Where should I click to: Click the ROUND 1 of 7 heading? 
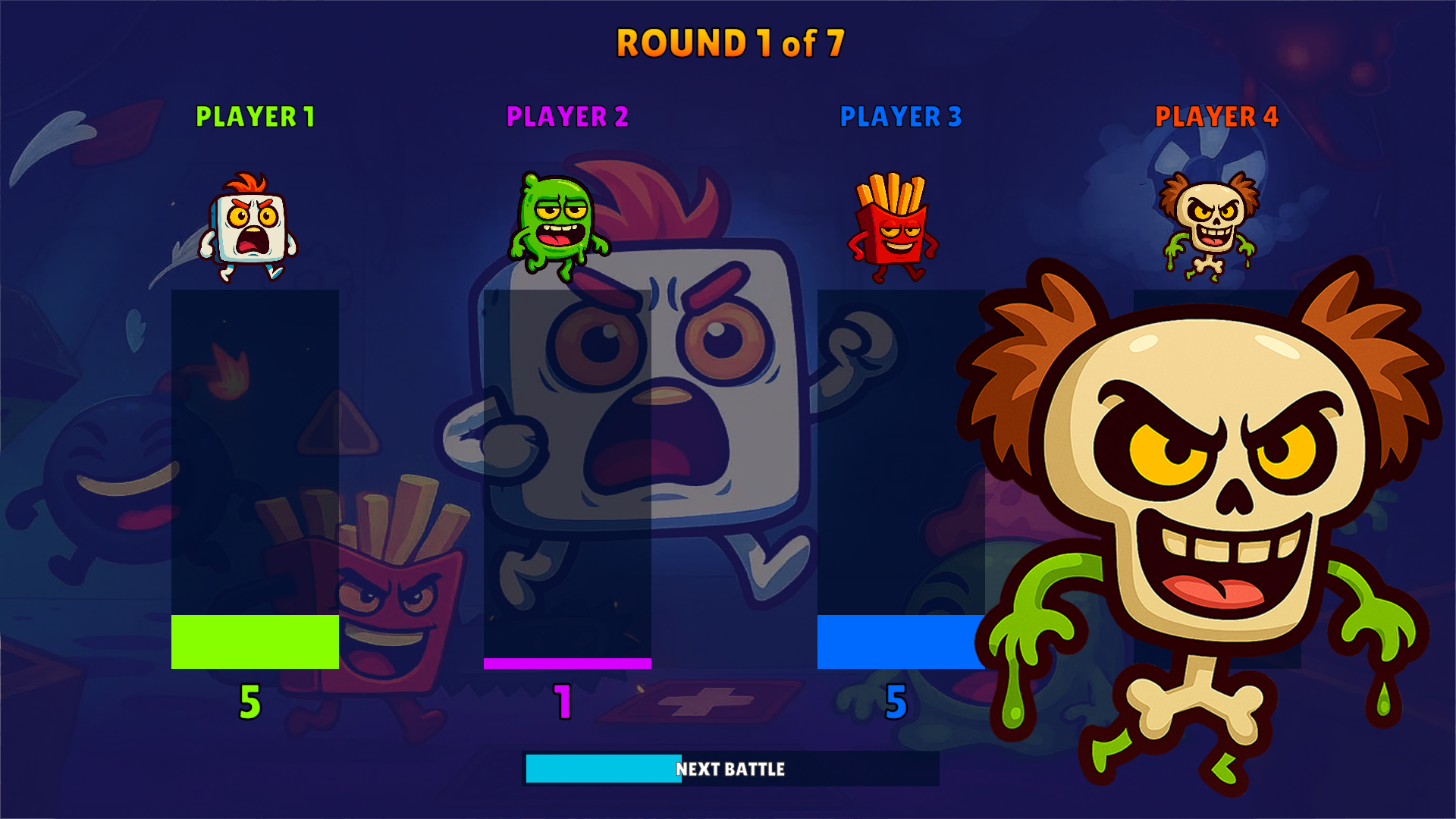[728, 44]
